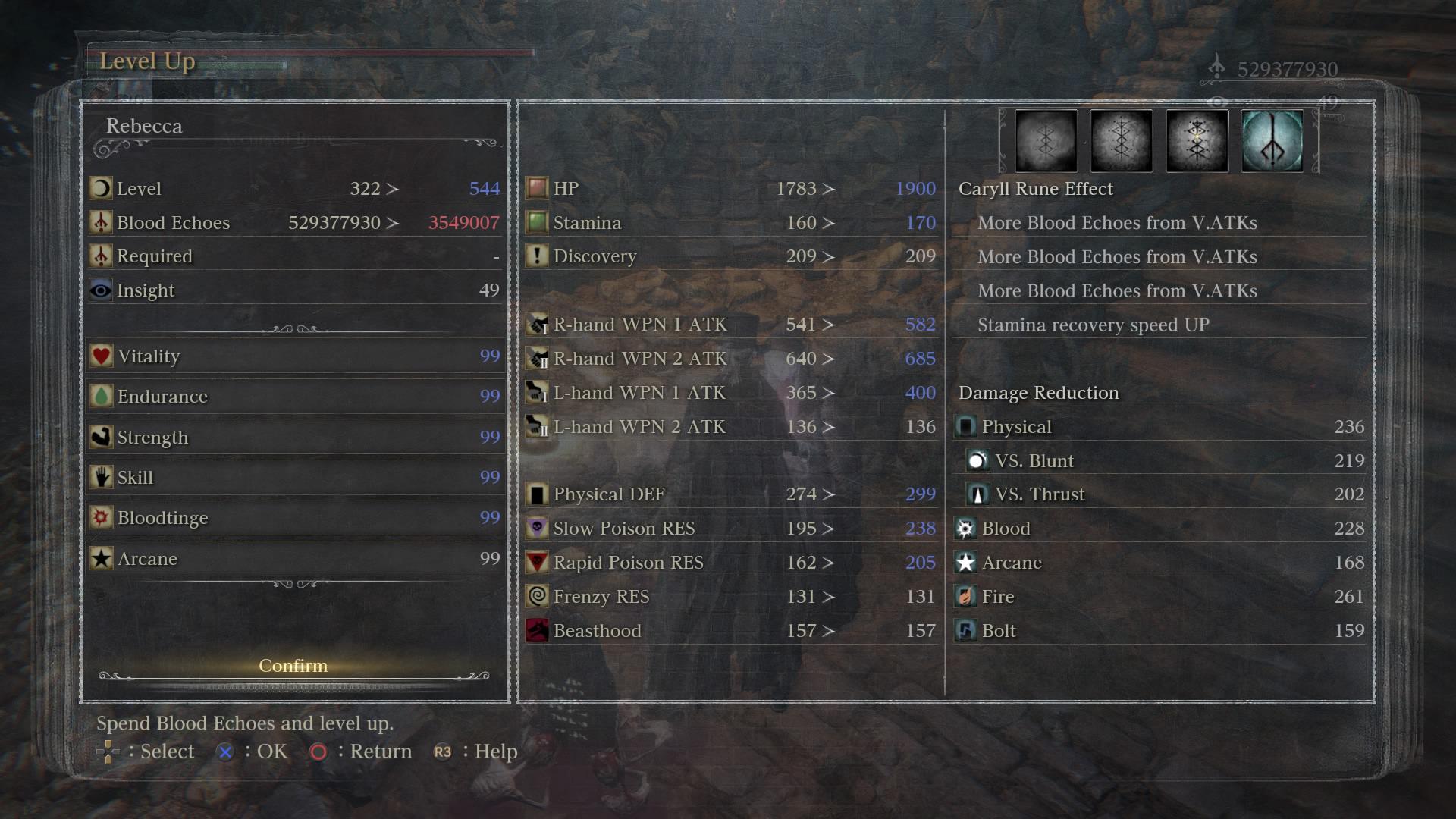Select the Vitality heart icon
Screen dimensions: 1456x819
(x=102, y=356)
